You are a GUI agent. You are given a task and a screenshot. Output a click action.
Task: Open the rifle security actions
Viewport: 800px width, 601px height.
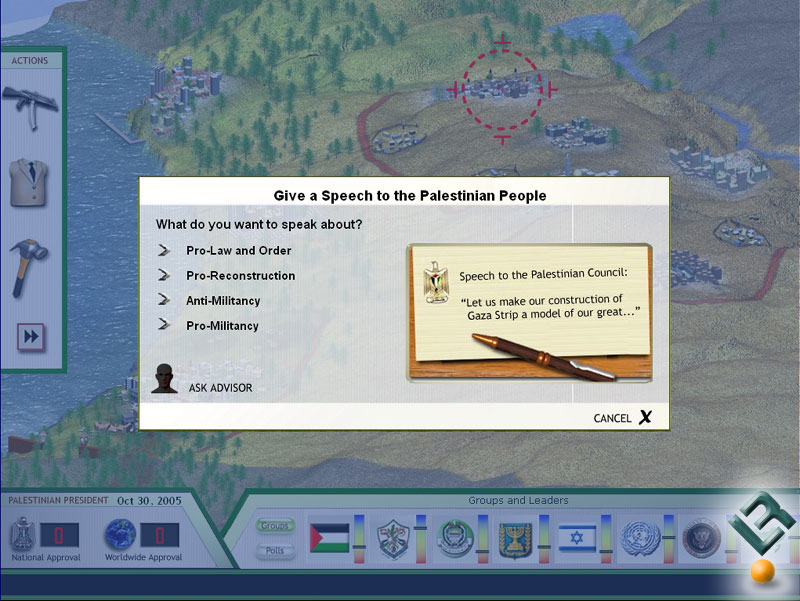pyautogui.click(x=29, y=104)
